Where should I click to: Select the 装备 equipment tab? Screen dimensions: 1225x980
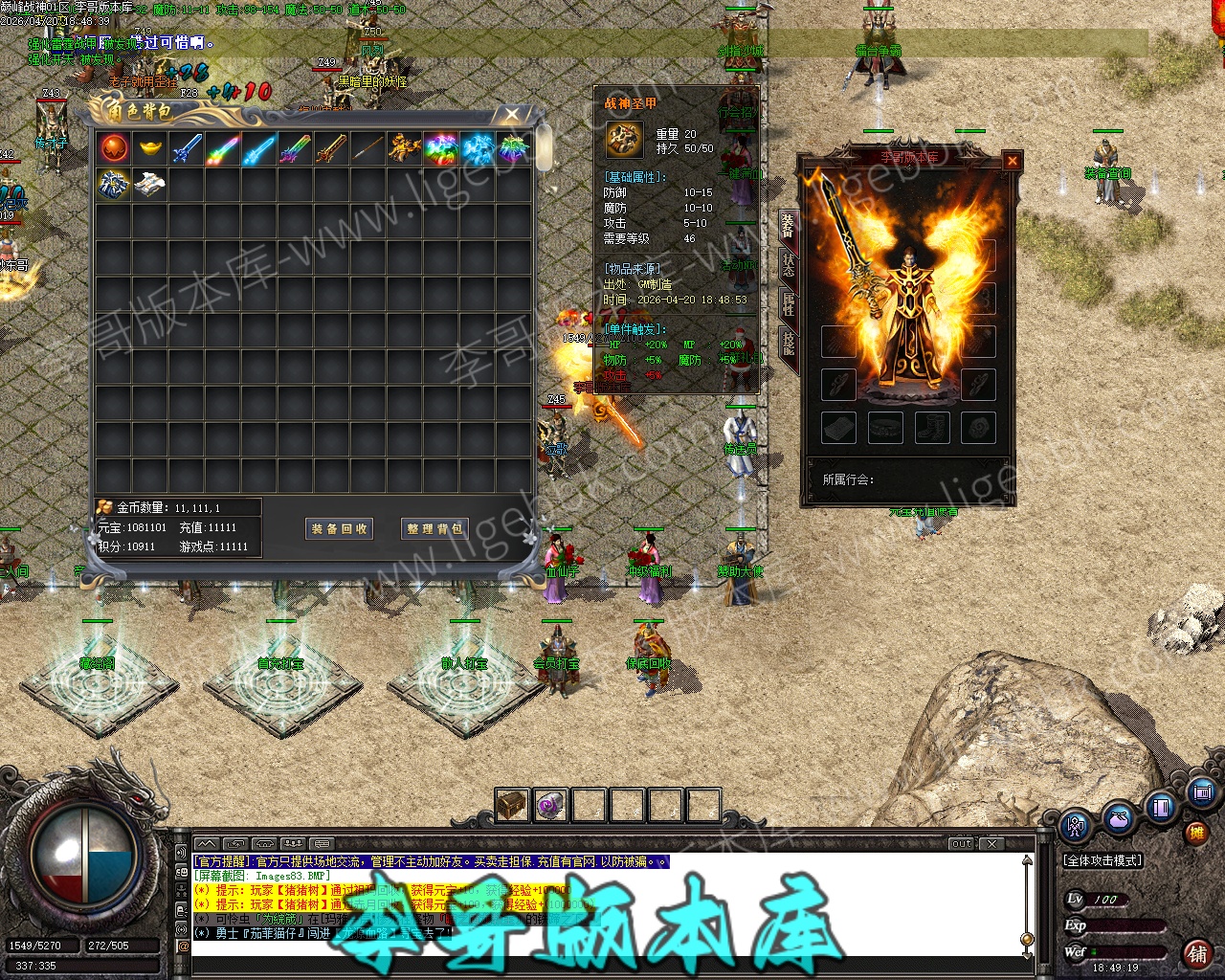point(788,226)
